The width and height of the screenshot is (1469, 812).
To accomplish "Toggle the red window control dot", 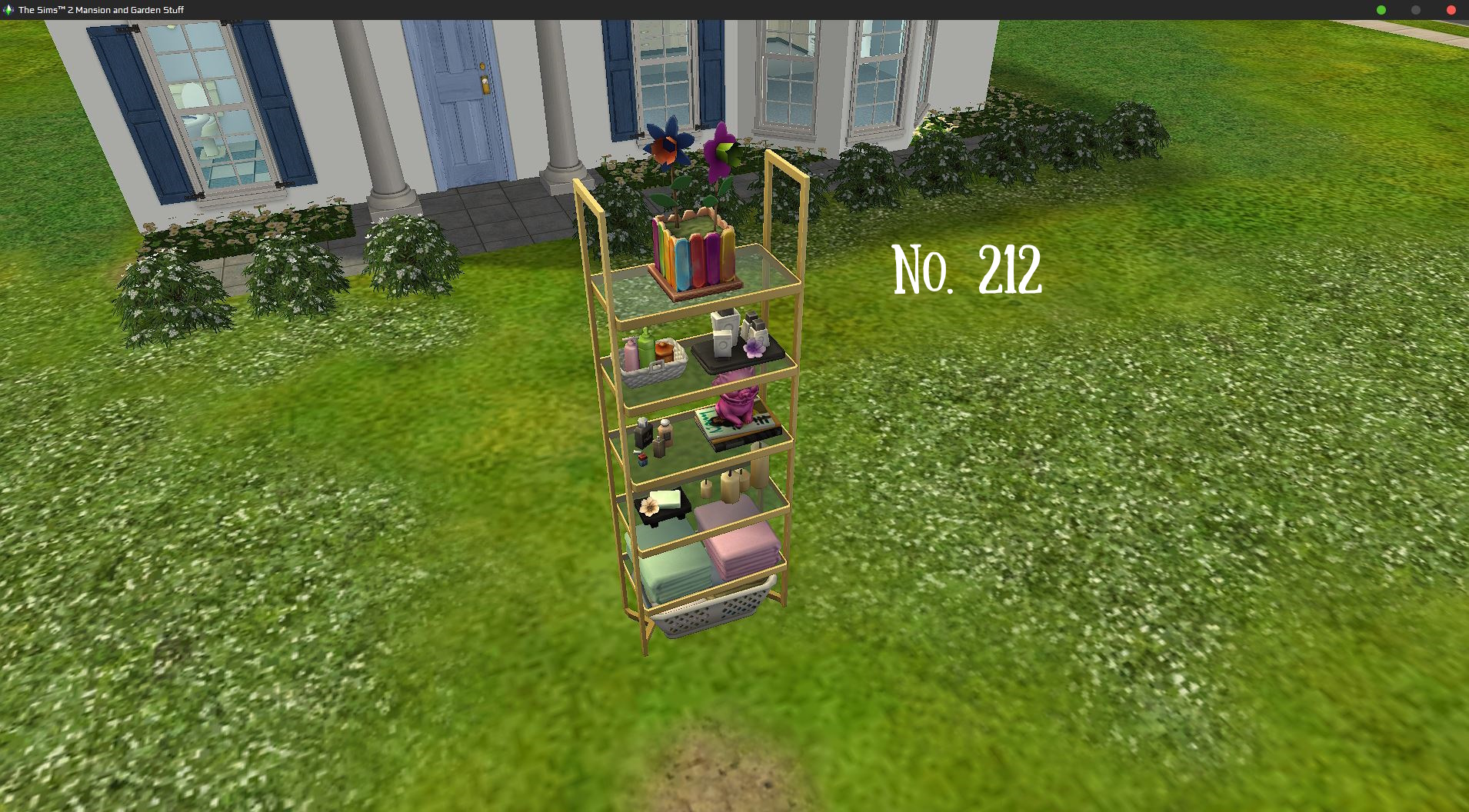I will [x=1451, y=10].
